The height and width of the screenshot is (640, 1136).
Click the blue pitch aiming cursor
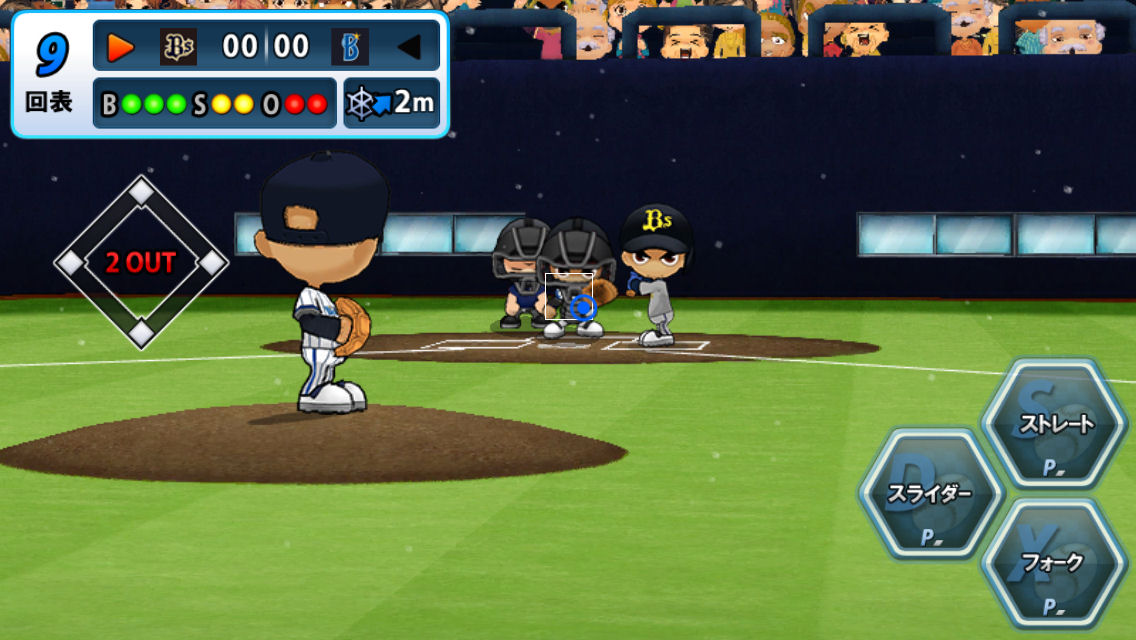[x=585, y=307]
